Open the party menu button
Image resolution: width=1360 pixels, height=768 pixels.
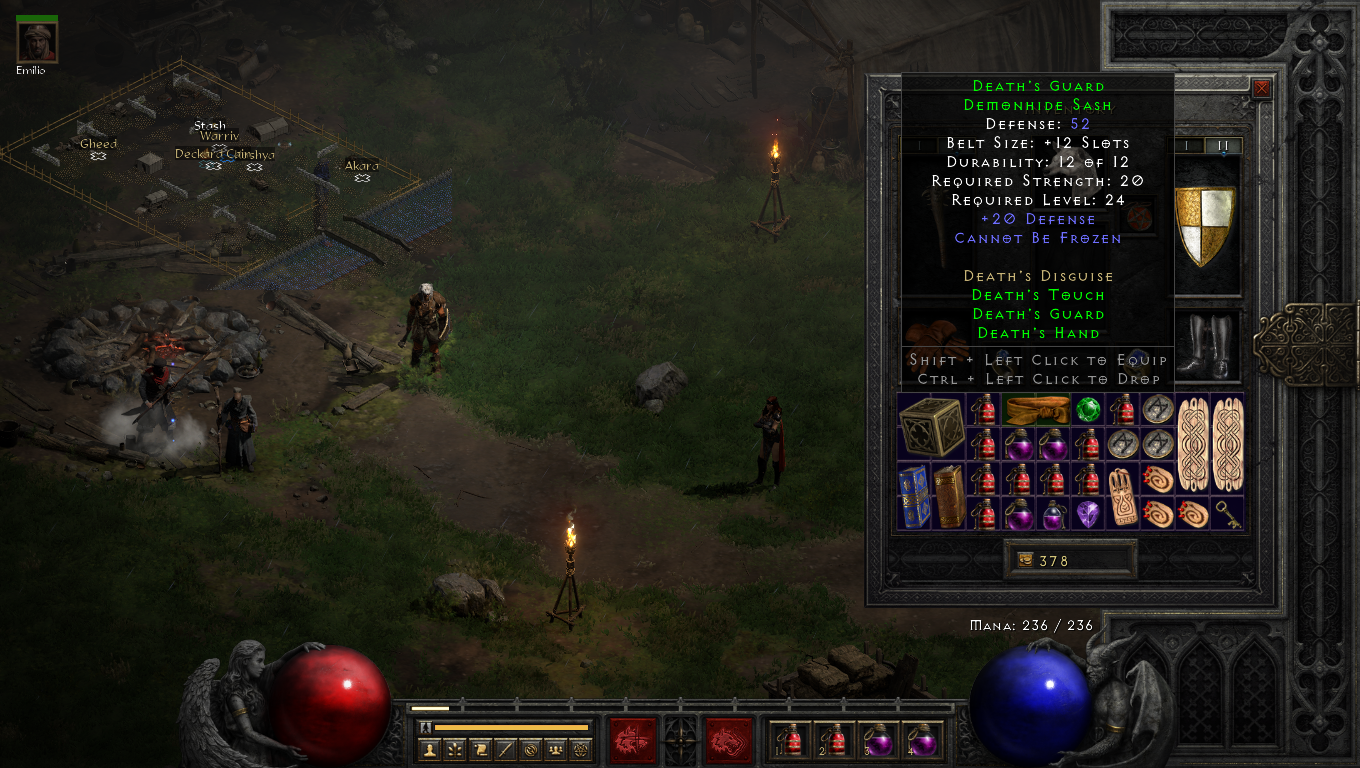[556, 749]
